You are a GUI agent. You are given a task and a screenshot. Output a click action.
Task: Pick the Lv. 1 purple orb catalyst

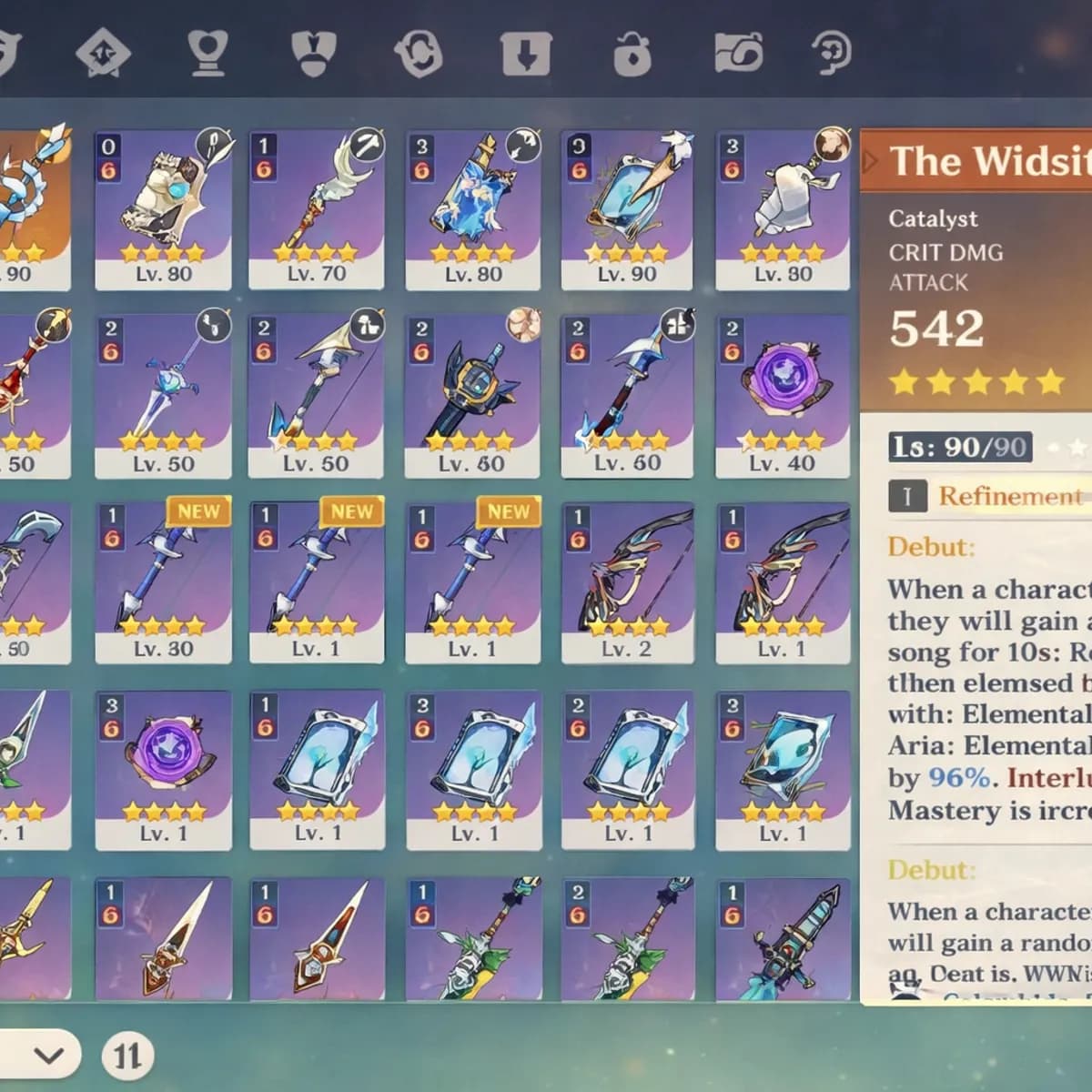pyautogui.click(x=164, y=769)
